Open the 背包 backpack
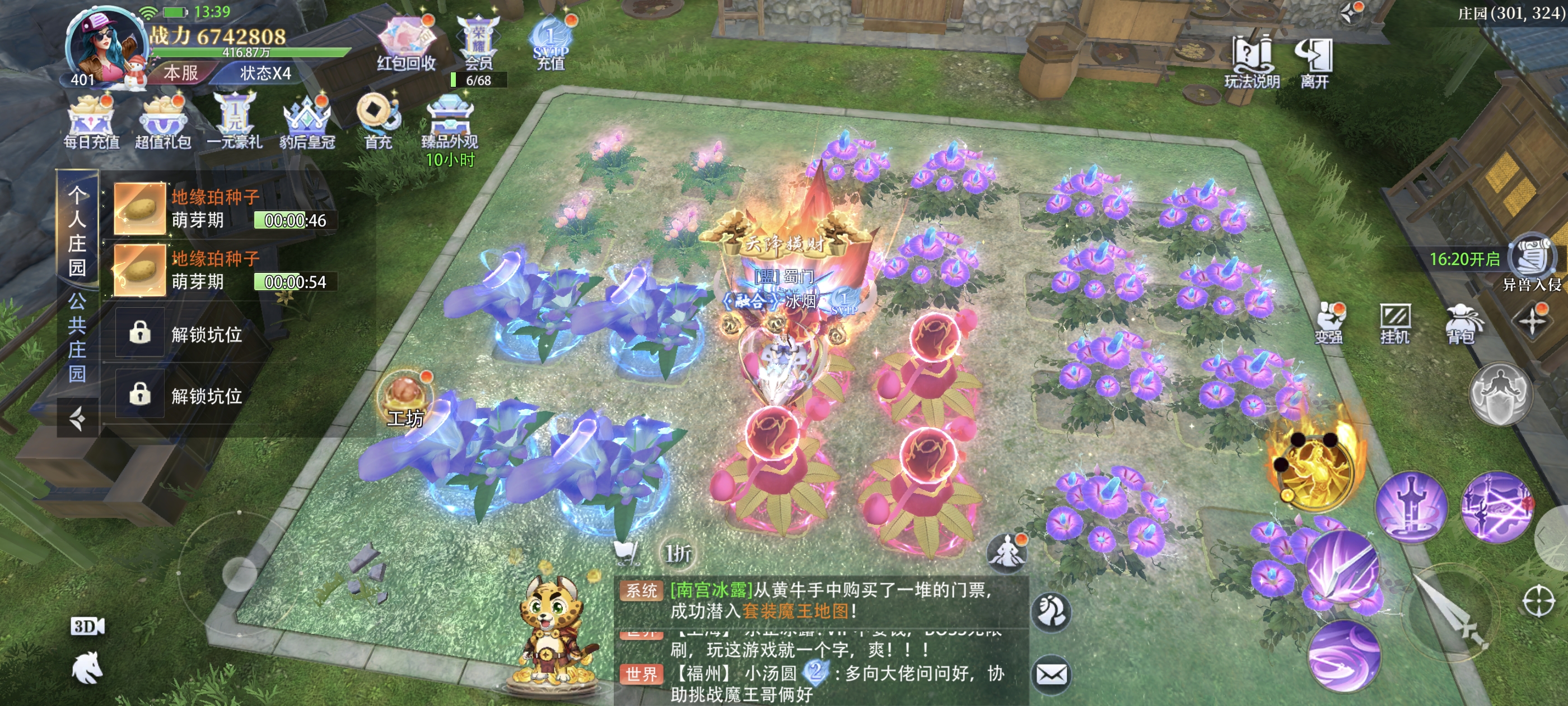The image size is (1568, 706). [1461, 323]
